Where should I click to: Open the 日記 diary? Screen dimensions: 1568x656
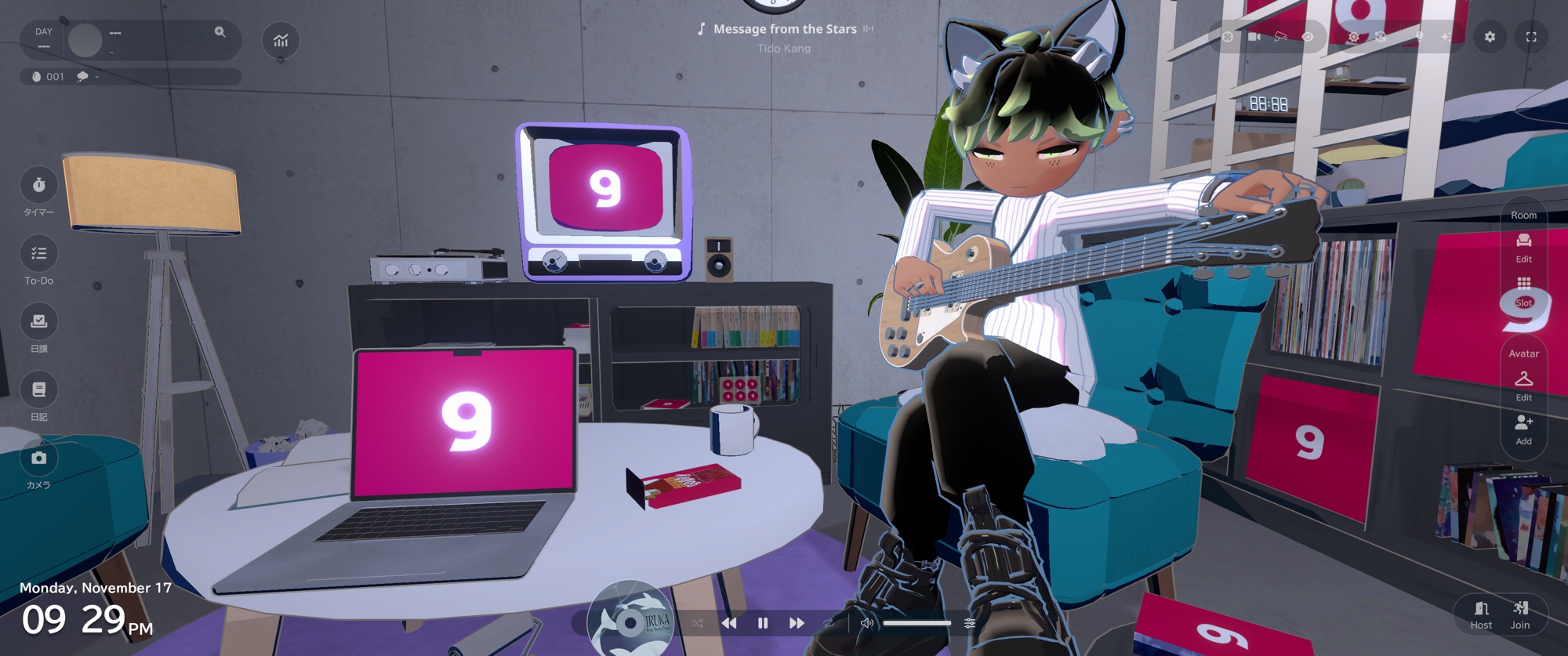tap(38, 390)
